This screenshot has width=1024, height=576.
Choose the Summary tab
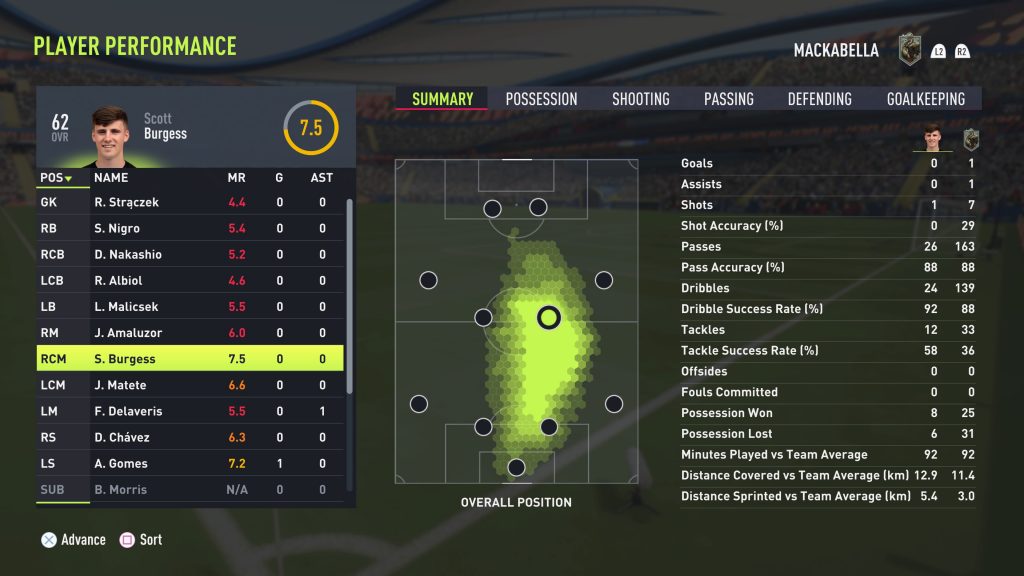[x=442, y=99]
